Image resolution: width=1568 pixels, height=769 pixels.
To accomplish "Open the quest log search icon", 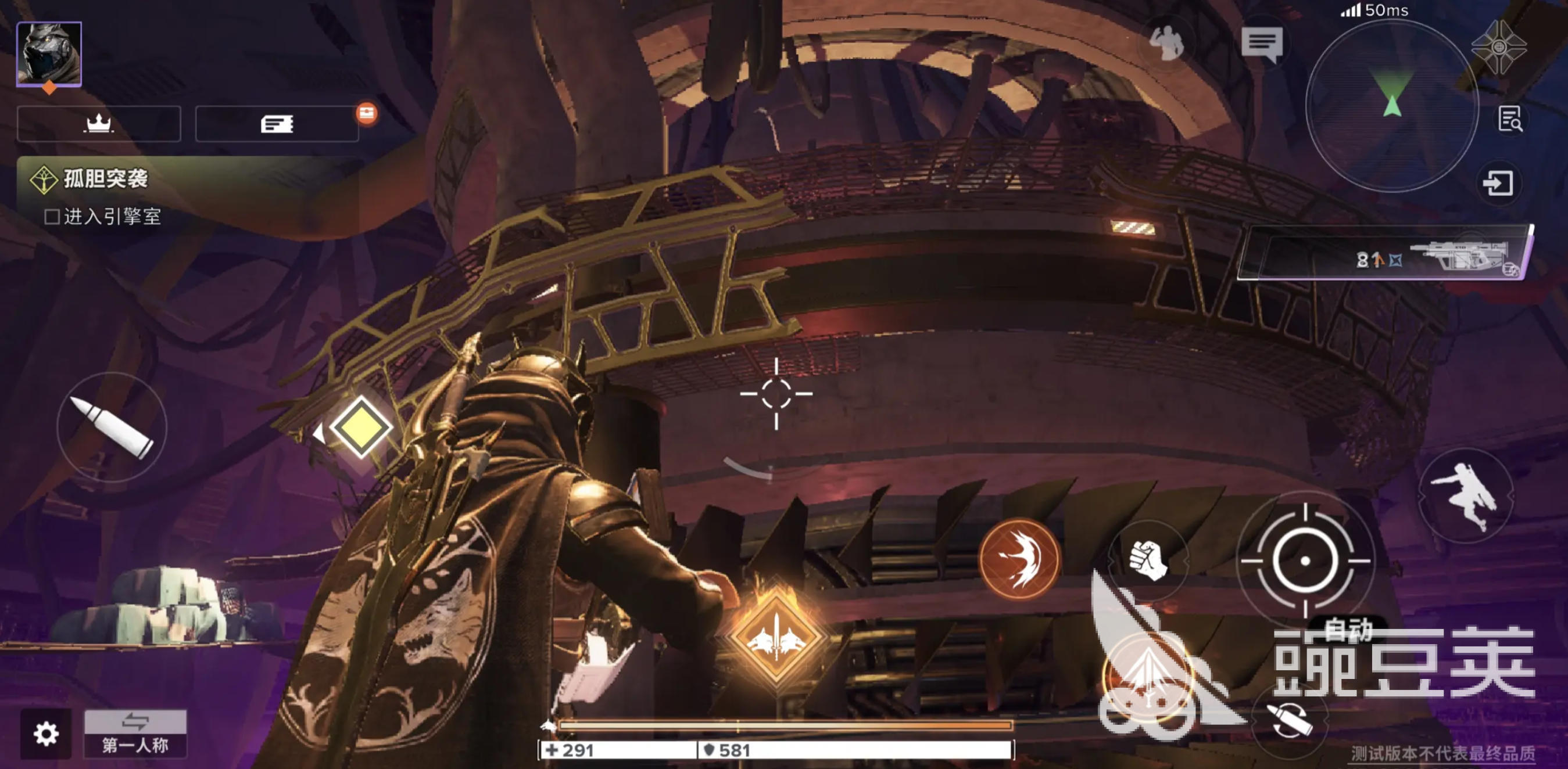I will point(1509,119).
